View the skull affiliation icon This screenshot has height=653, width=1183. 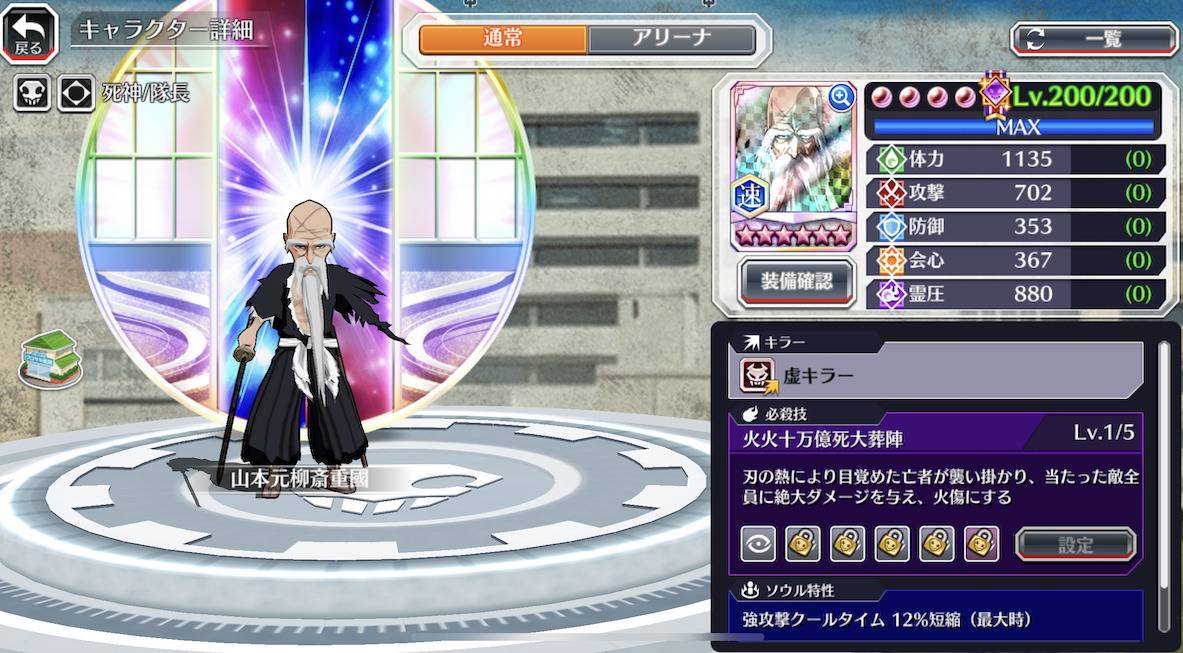tap(32, 94)
